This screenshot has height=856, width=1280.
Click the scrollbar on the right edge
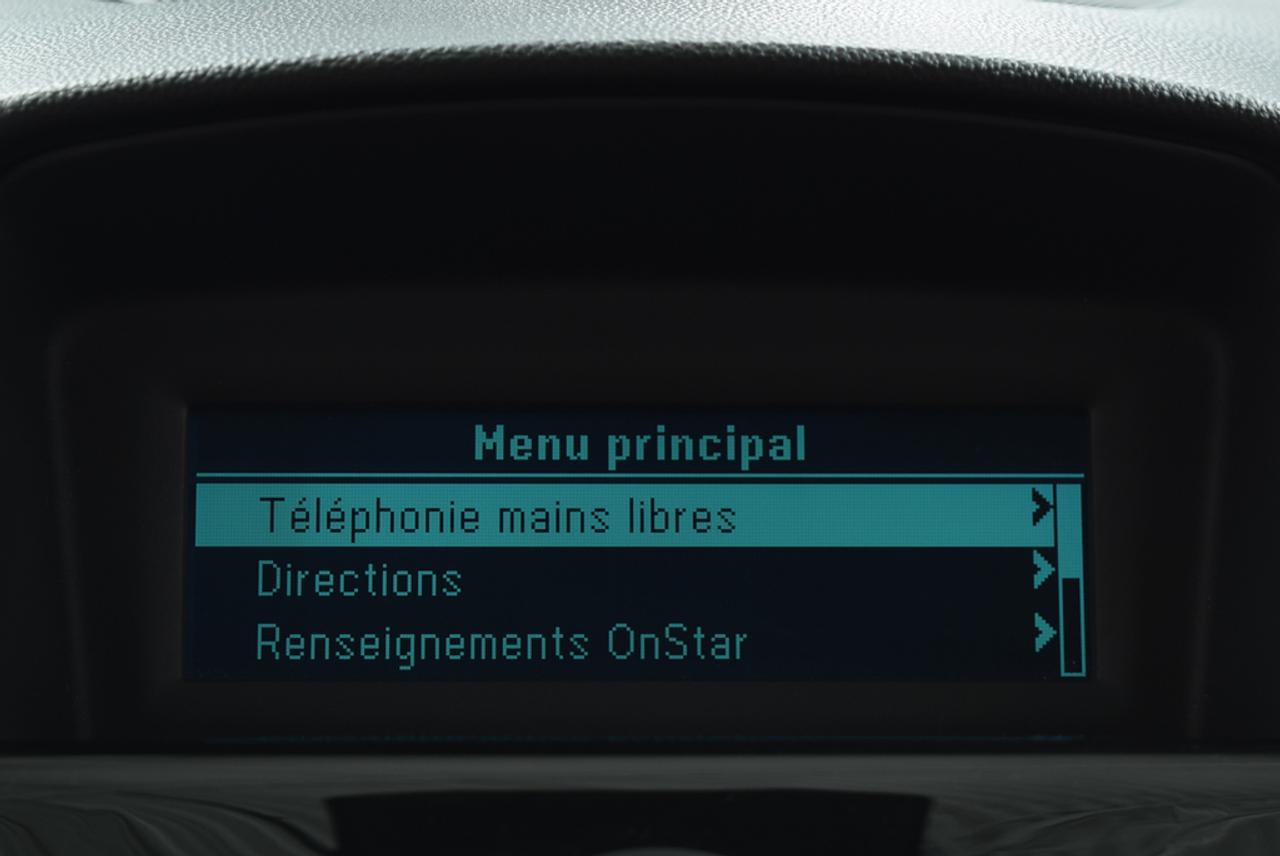coord(1072,580)
